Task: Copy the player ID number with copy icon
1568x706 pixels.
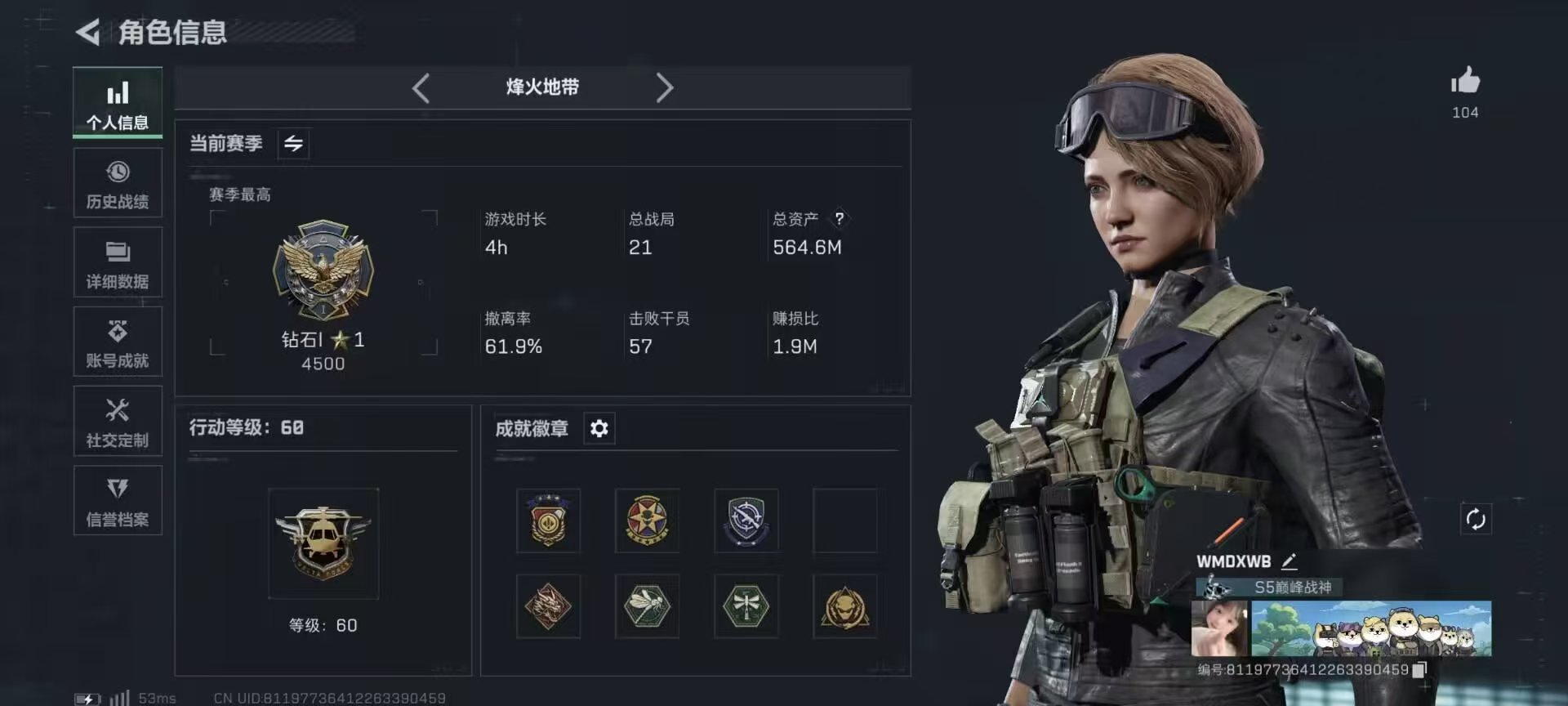Action: [1419, 670]
